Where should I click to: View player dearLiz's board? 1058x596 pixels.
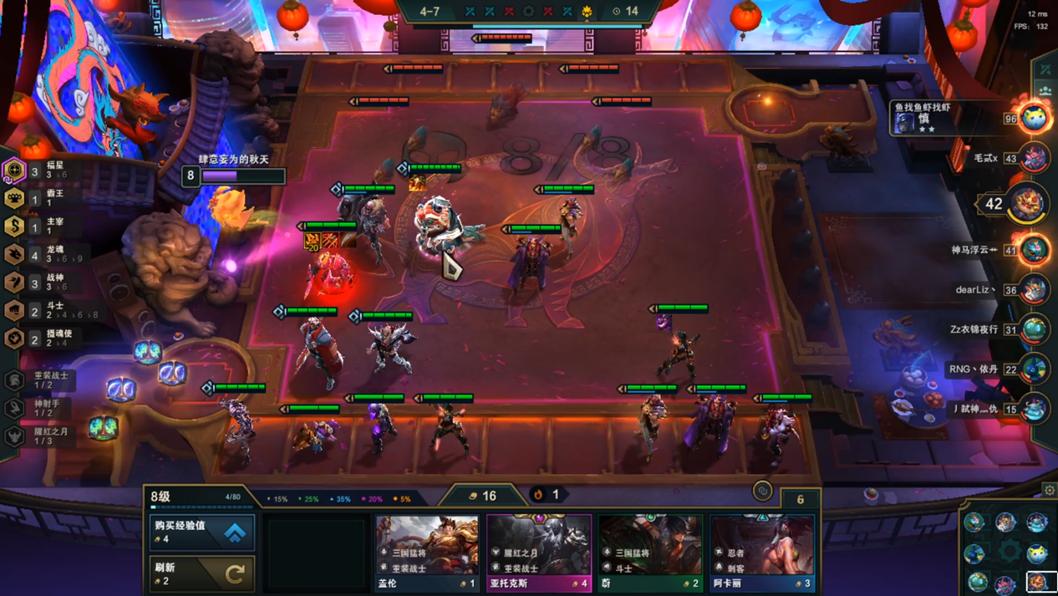point(1034,290)
